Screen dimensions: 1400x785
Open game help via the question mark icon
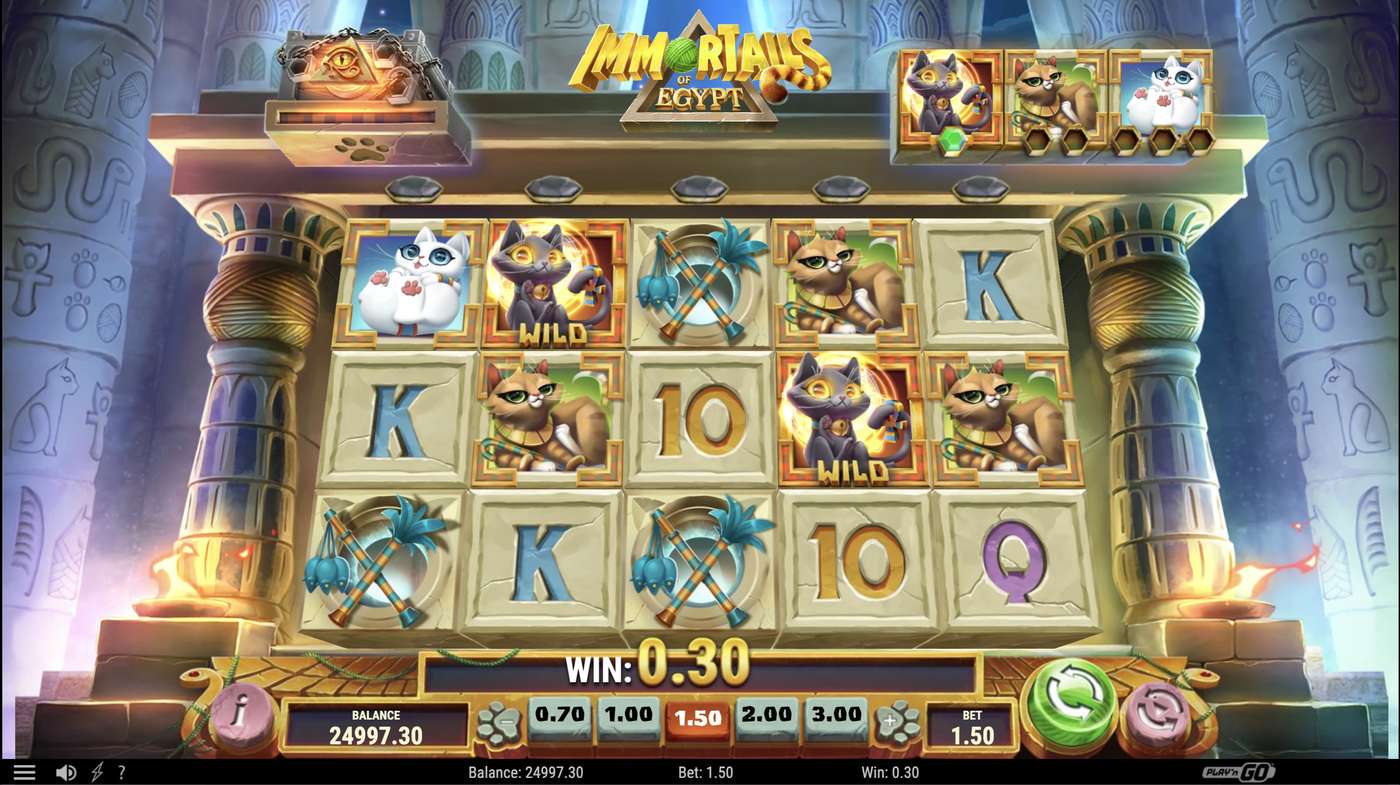(120, 771)
